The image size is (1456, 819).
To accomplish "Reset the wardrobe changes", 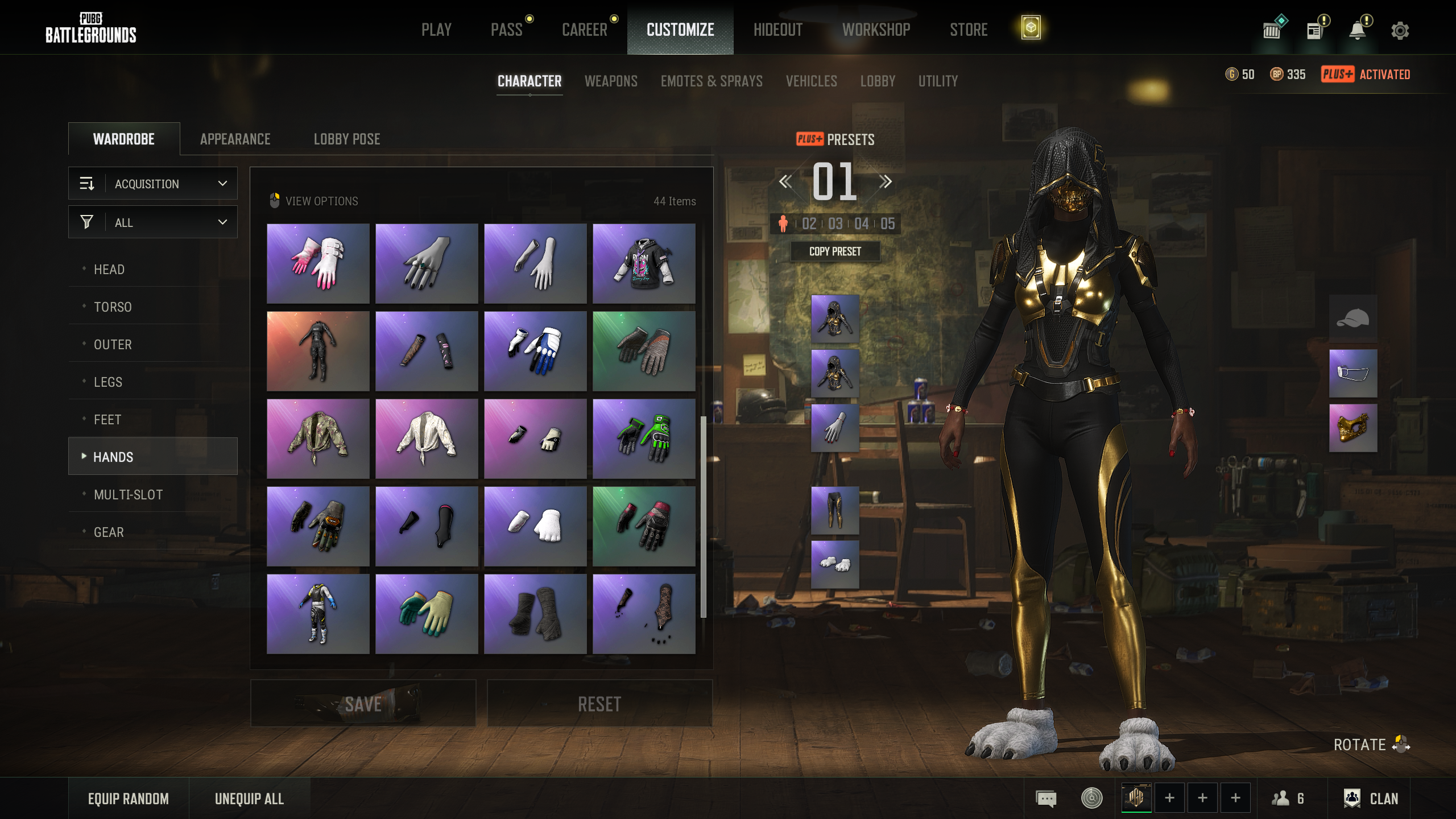I will [x=599, y=704].
